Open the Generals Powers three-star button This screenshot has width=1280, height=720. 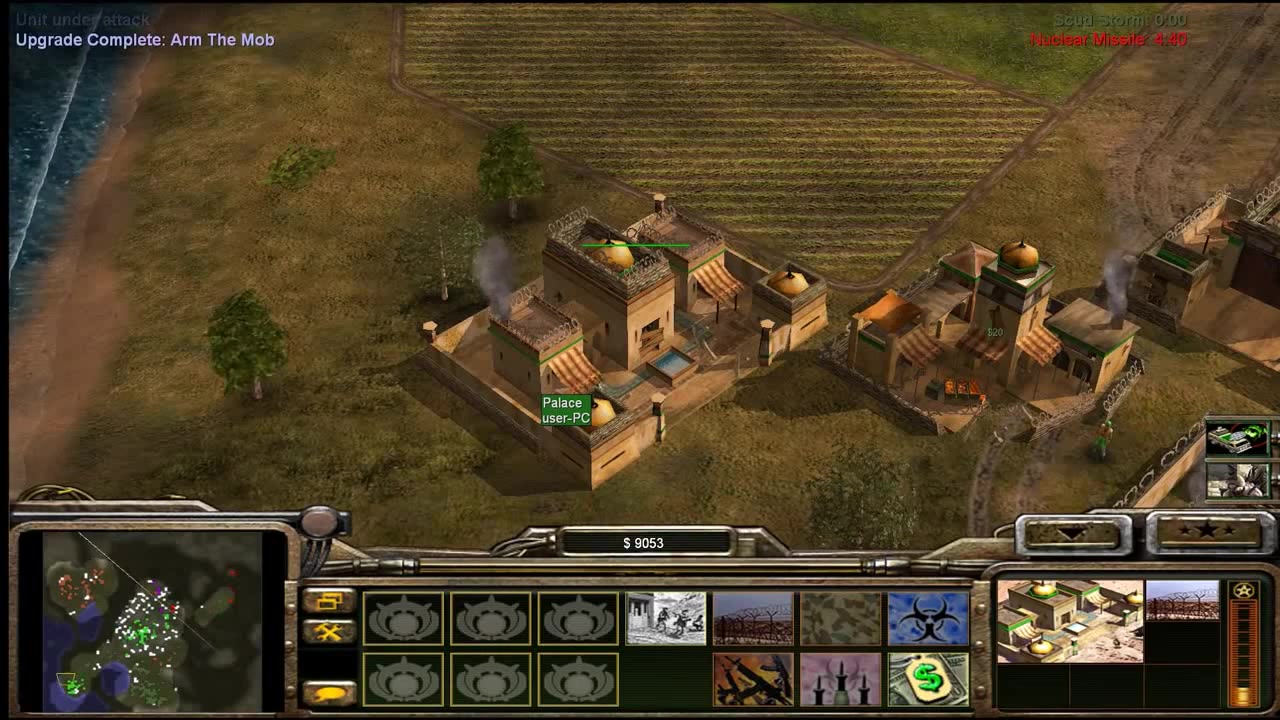point(1207,532)
